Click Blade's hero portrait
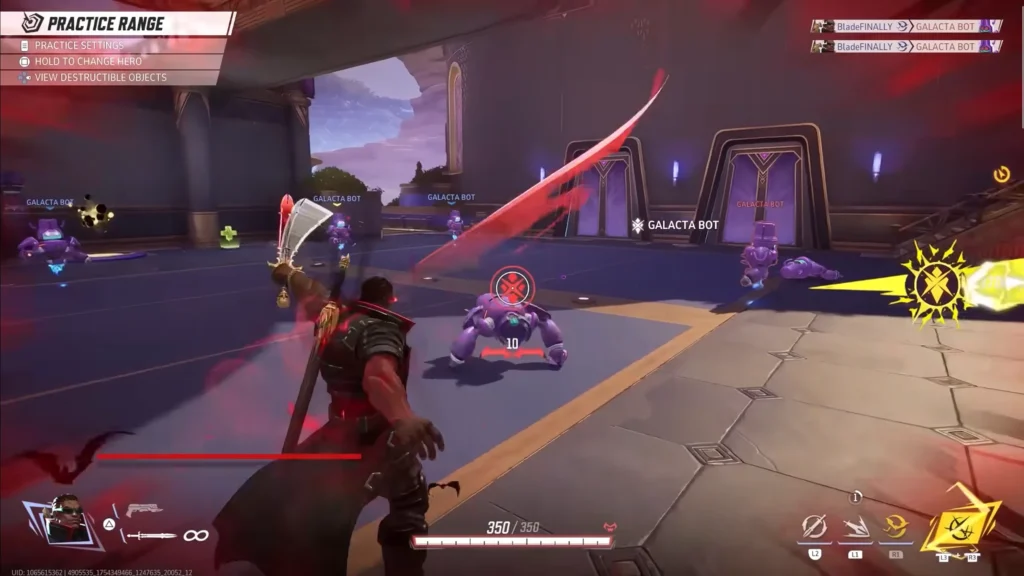 pos(66,518)
